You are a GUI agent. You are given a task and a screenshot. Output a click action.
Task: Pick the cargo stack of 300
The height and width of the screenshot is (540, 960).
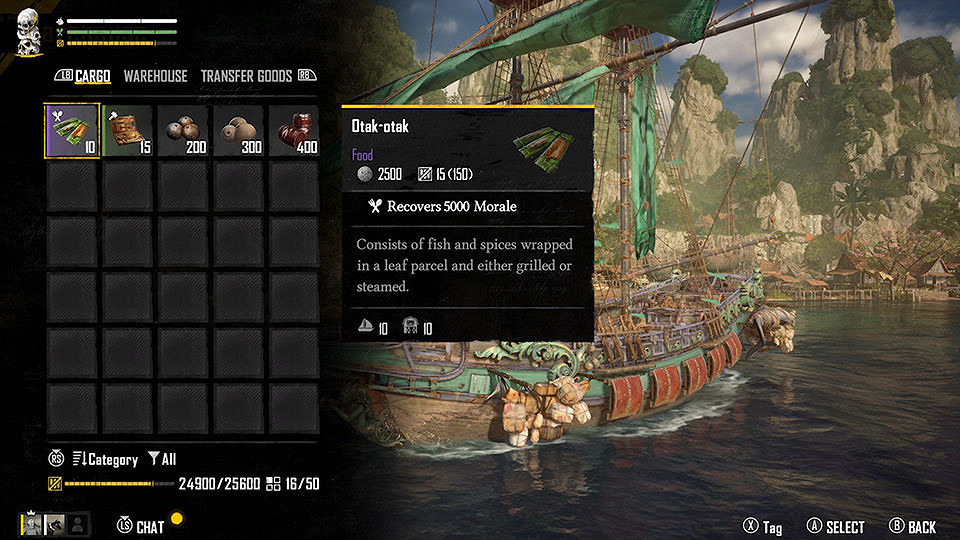tap(238, 131)
